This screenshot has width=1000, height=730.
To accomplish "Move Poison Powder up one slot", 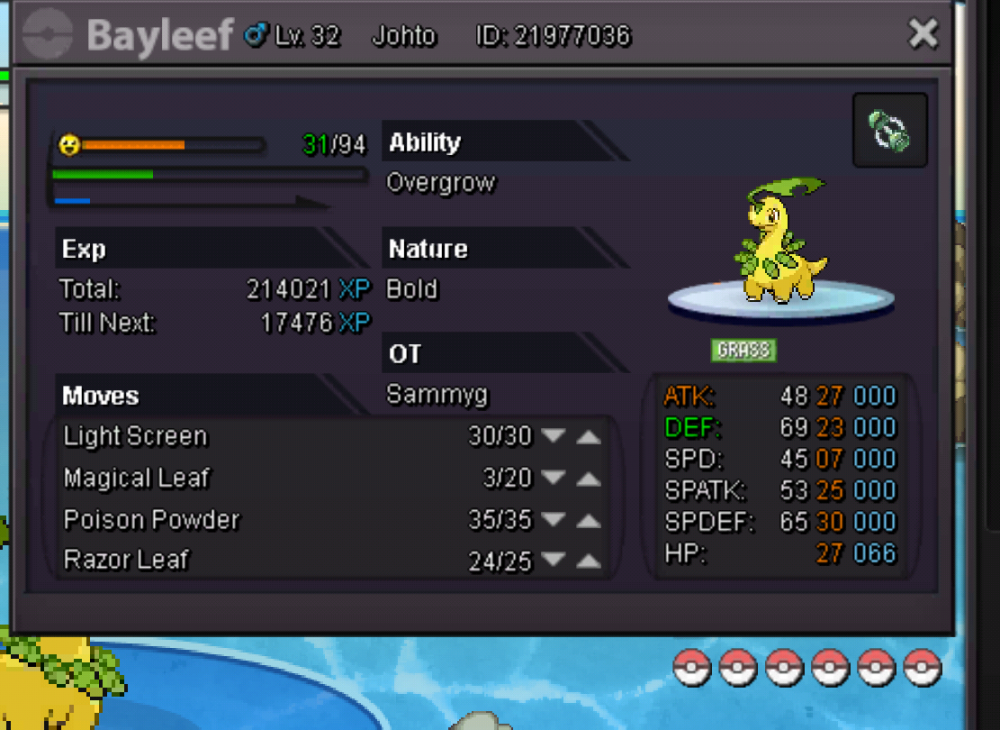I will click(589, 520).
